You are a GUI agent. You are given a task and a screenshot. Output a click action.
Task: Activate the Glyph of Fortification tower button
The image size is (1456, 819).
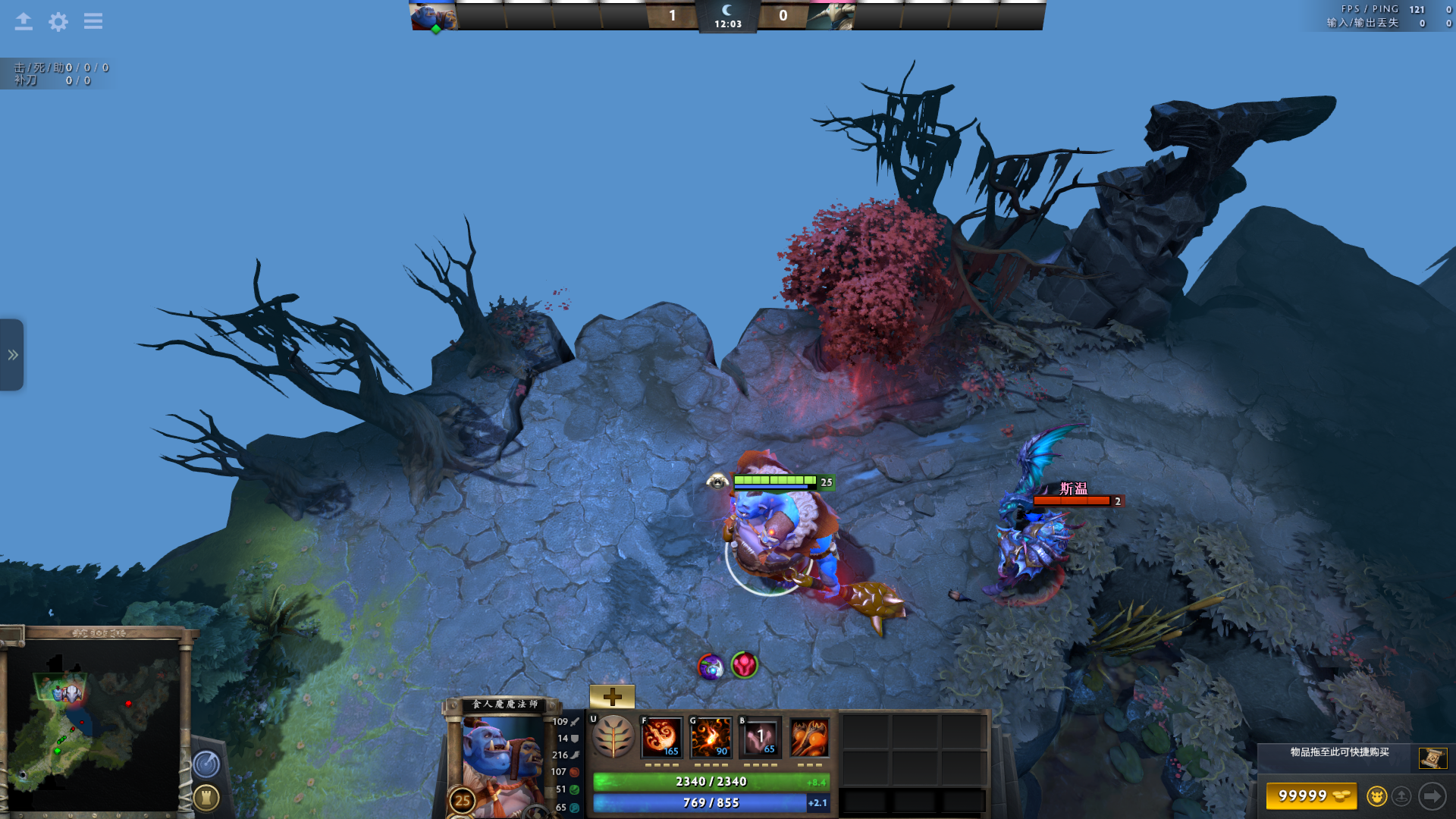click(x=206, y=797)
